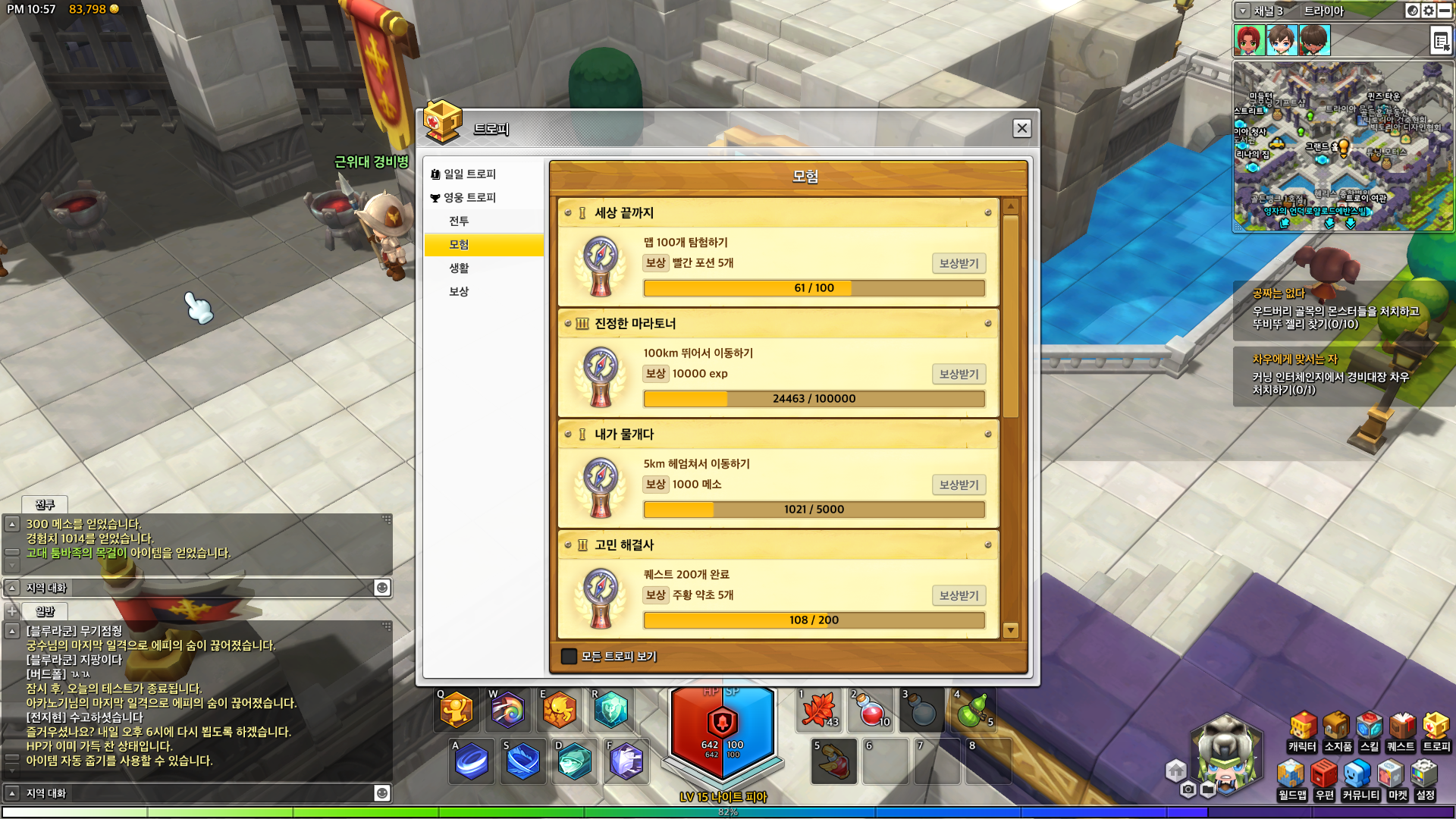Screen dimensions: 1456x819
Task: Claim reward for 세상 끝까지 trophy
Action: point(959,263)
